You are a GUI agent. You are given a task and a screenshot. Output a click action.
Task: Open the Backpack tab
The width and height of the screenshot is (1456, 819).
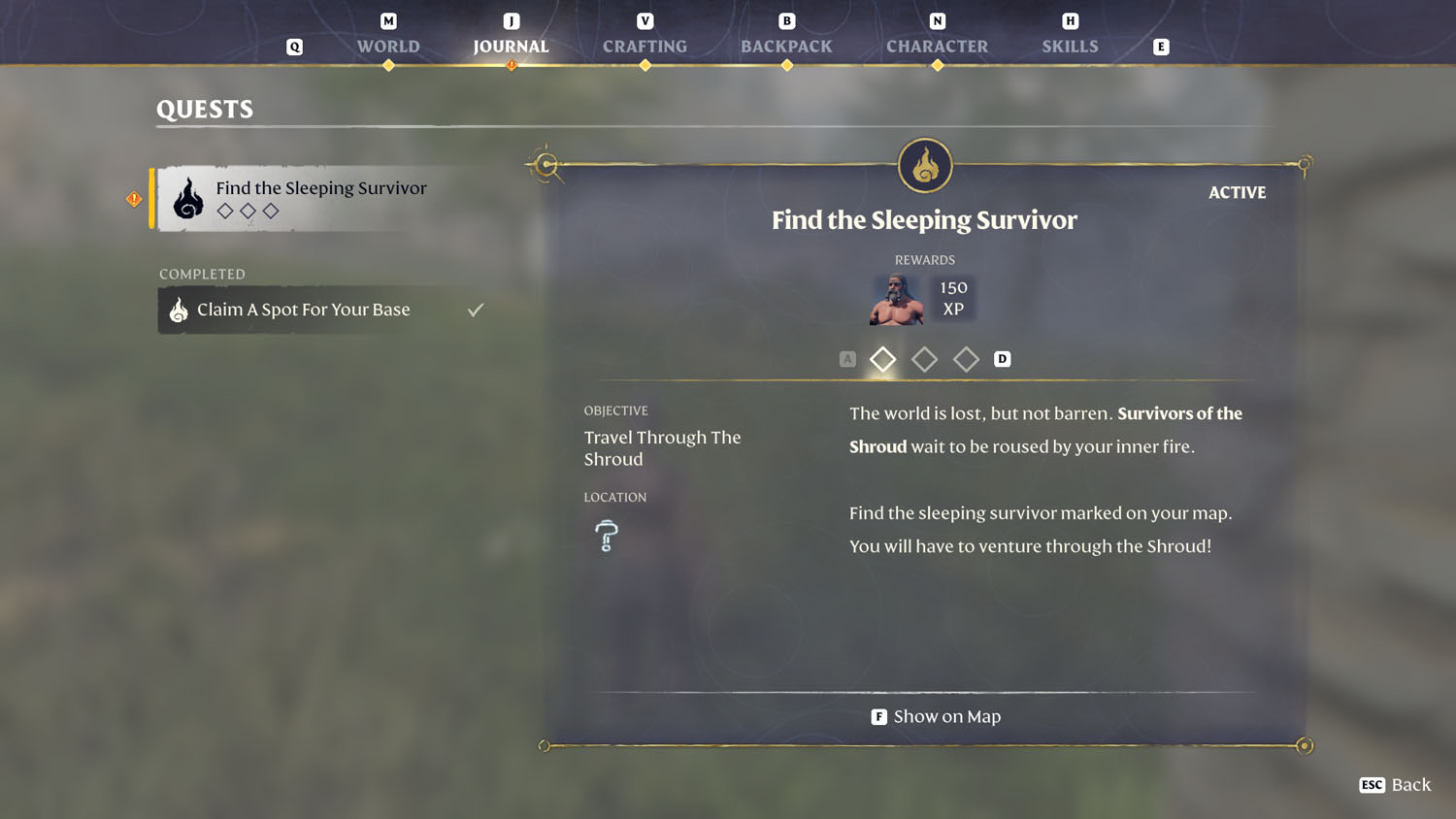pos(786,46)
